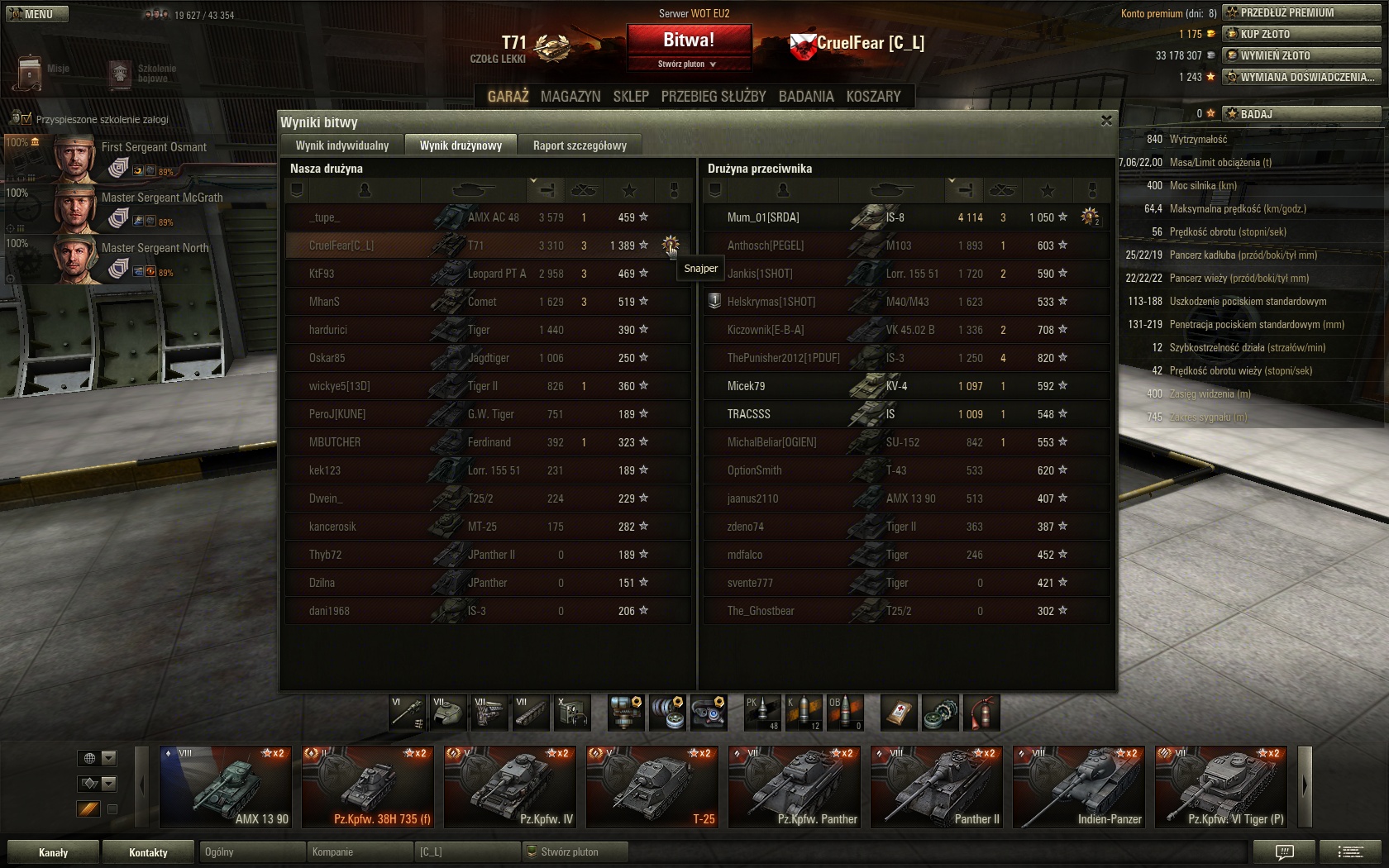Open the Raport szczegółowy tab
The image size is (1389, 868).
(x=580, y=145)
